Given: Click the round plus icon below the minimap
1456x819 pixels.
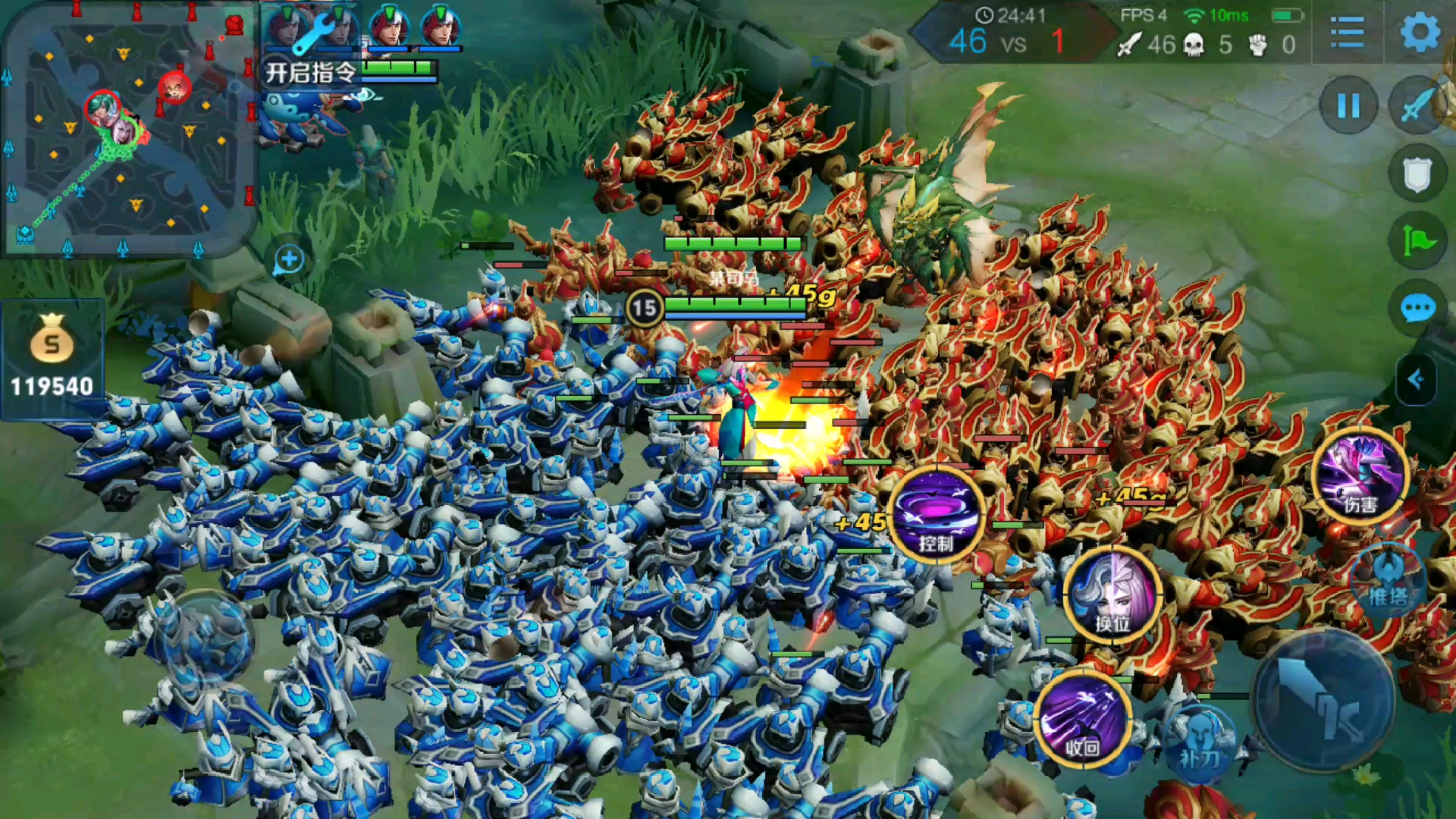Looking at the screenshot, I should [288, 259].
